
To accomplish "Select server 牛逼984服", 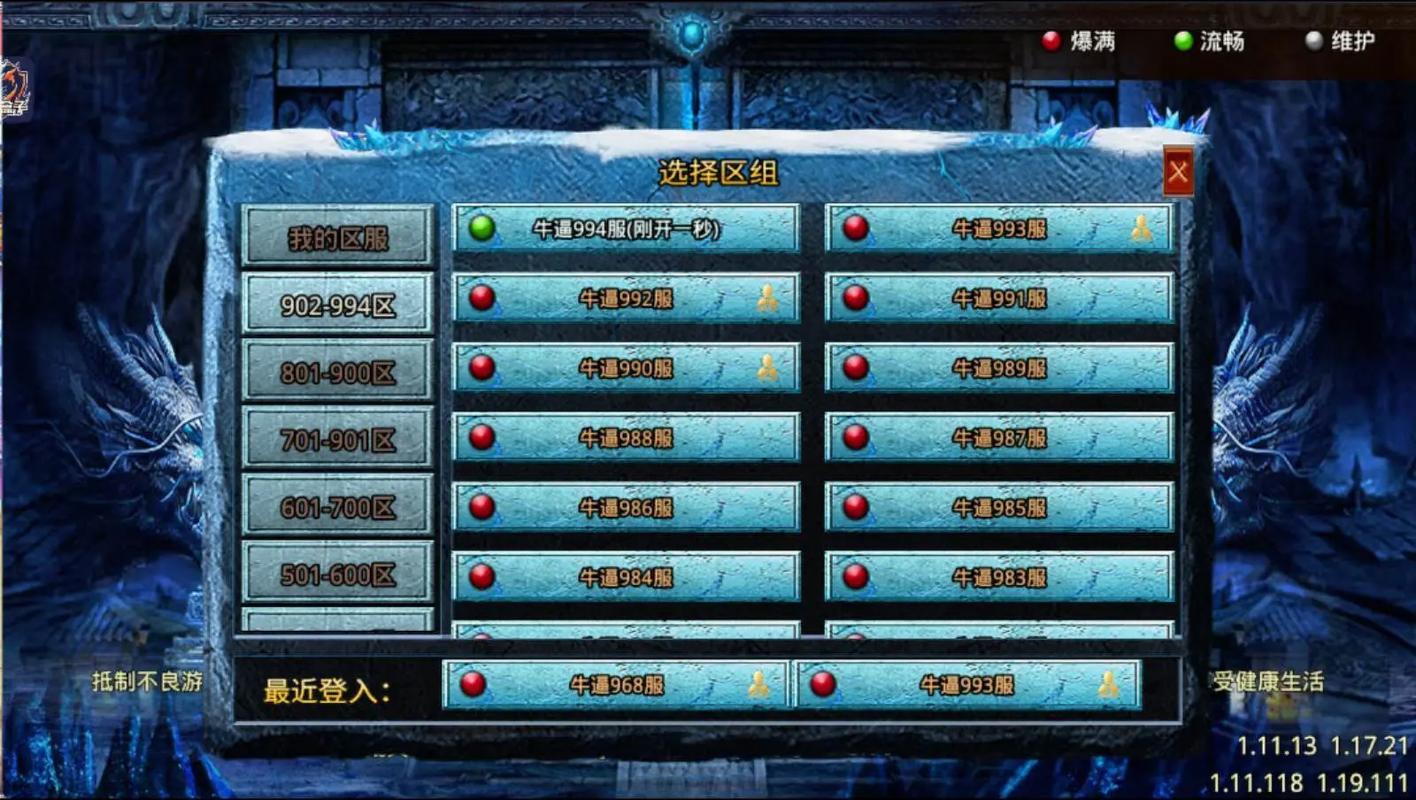I will [626, 577].
